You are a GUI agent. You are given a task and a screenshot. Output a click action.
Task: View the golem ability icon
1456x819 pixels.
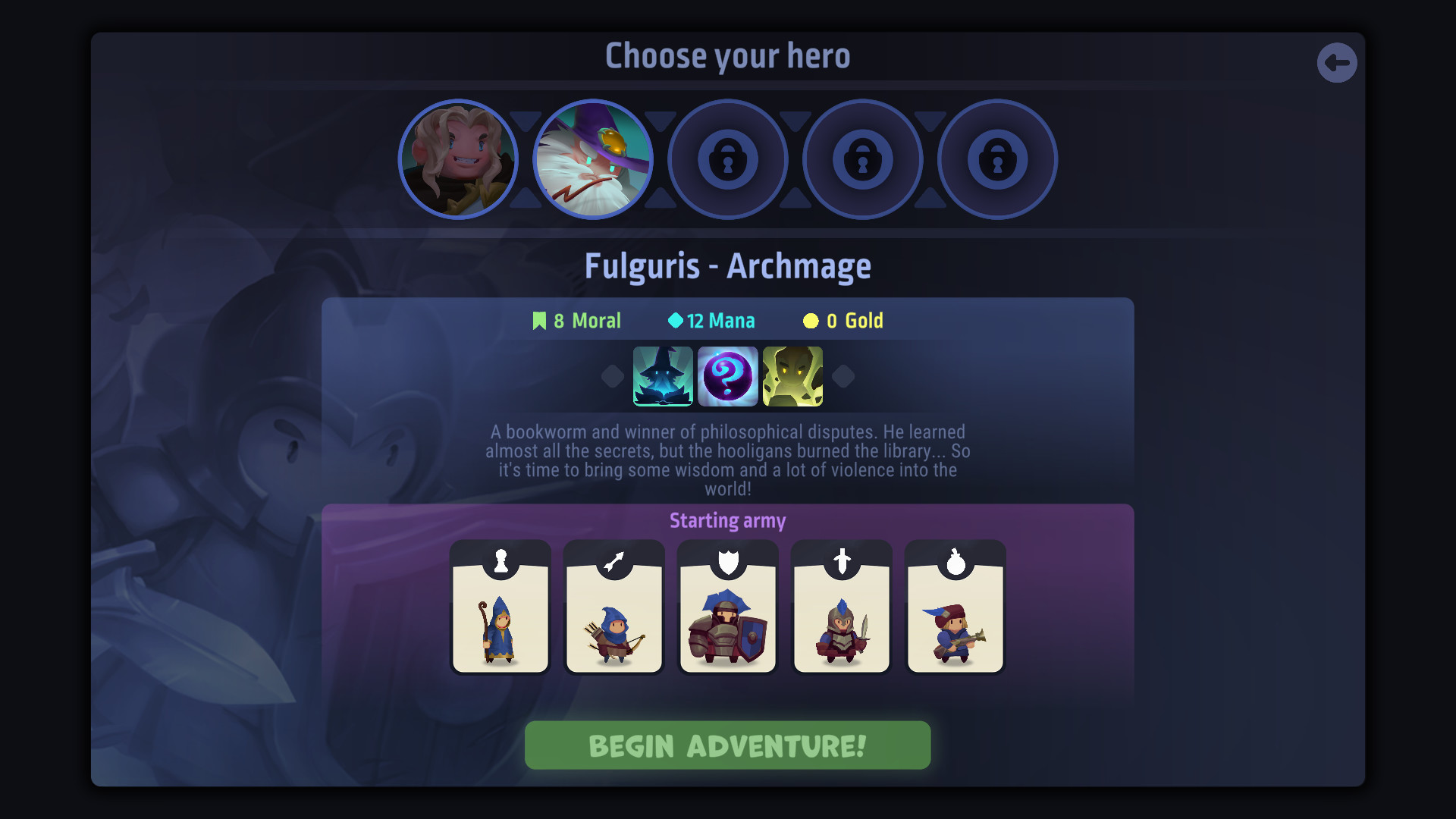click(792, 375)
